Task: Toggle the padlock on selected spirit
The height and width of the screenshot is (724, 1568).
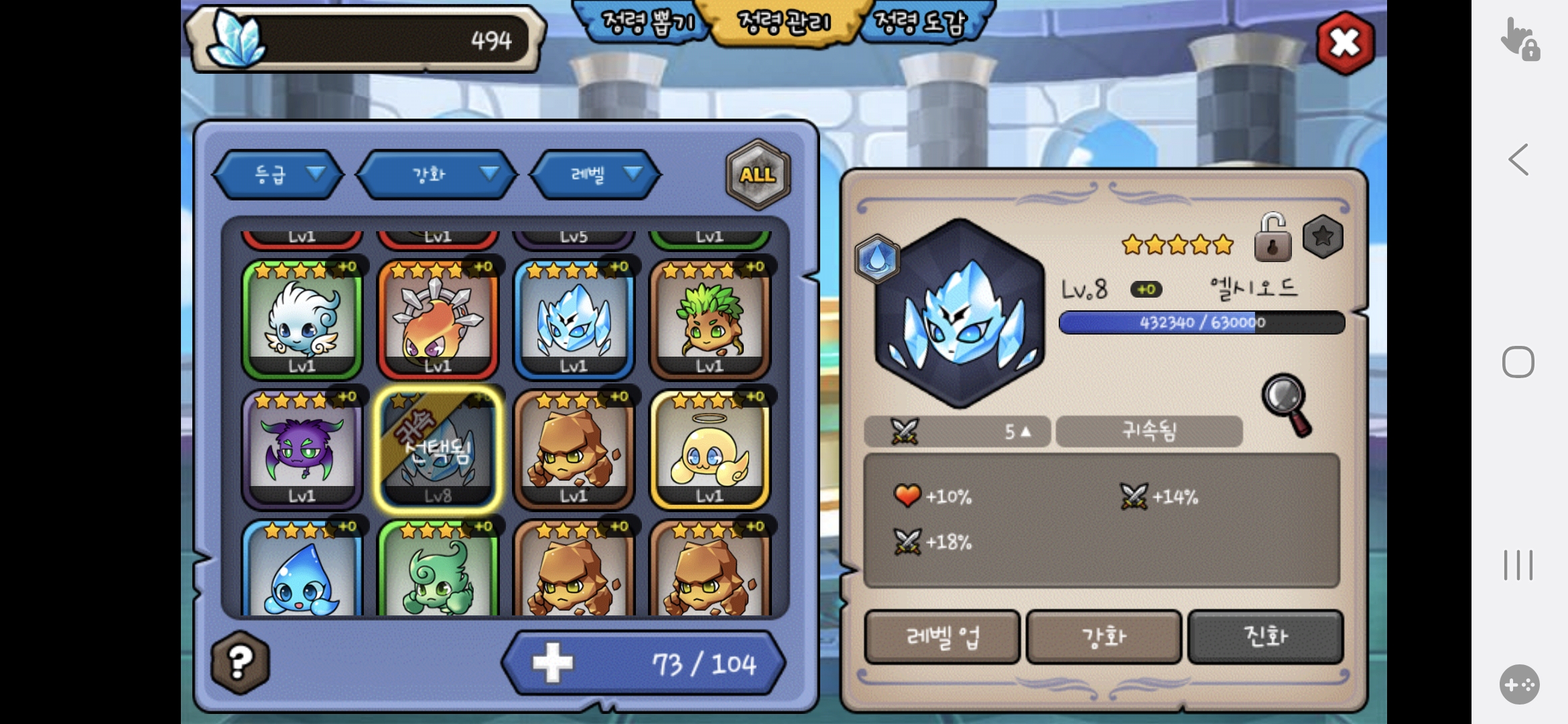Action: [x=1272, y=238]
